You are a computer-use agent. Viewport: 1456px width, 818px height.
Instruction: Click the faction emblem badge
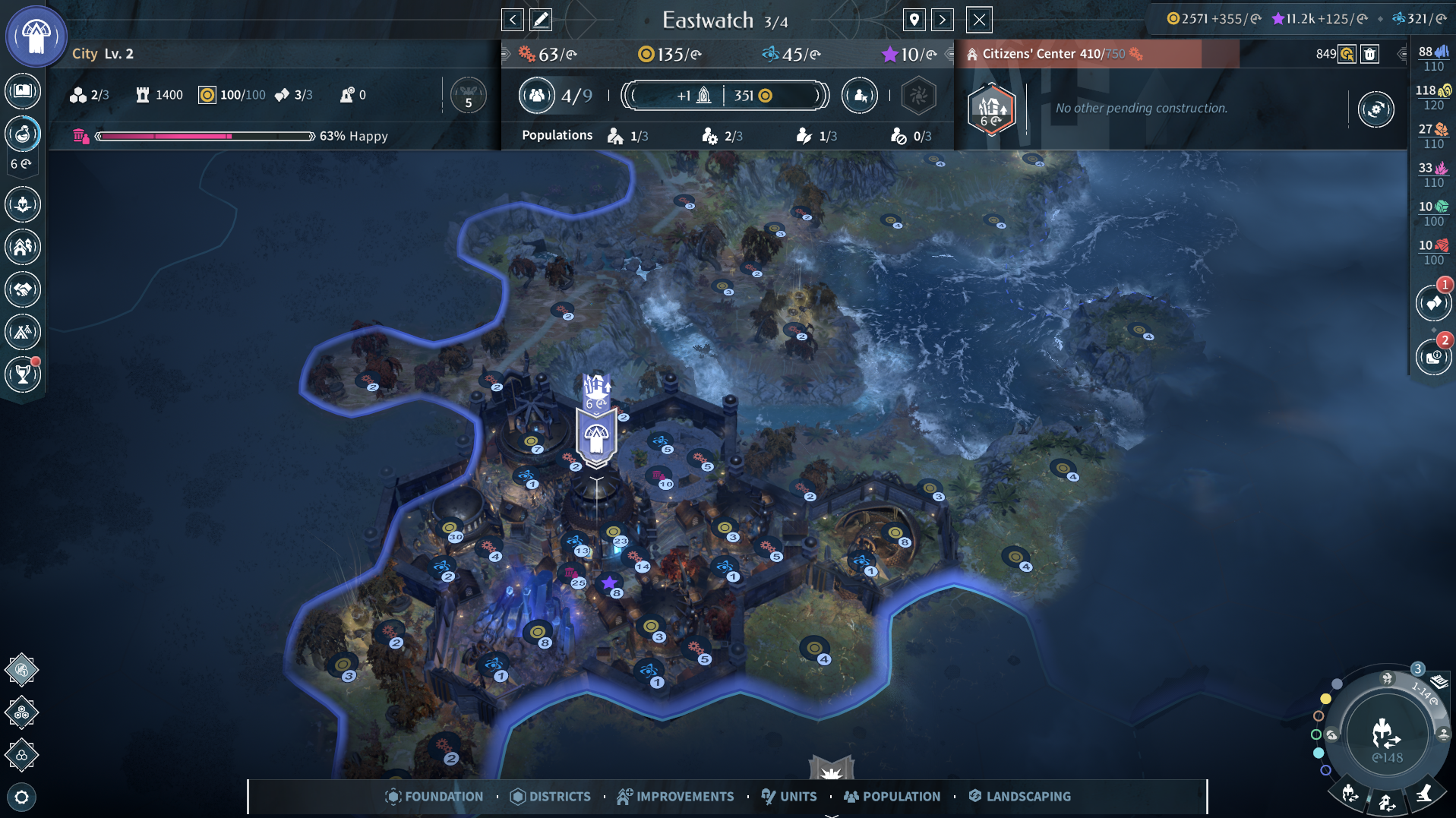[36, 36]
